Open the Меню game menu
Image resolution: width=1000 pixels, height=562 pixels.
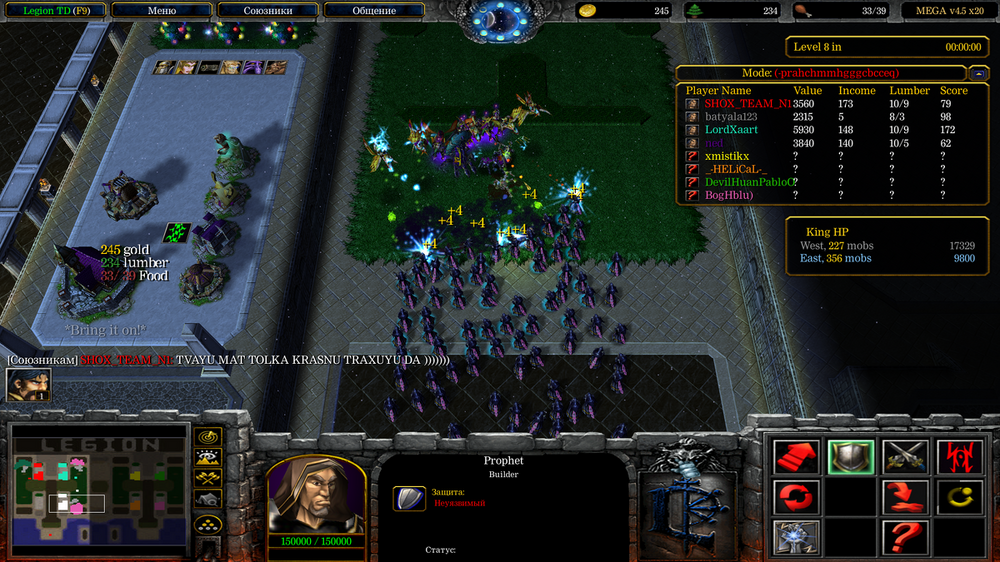click(161, 11)
